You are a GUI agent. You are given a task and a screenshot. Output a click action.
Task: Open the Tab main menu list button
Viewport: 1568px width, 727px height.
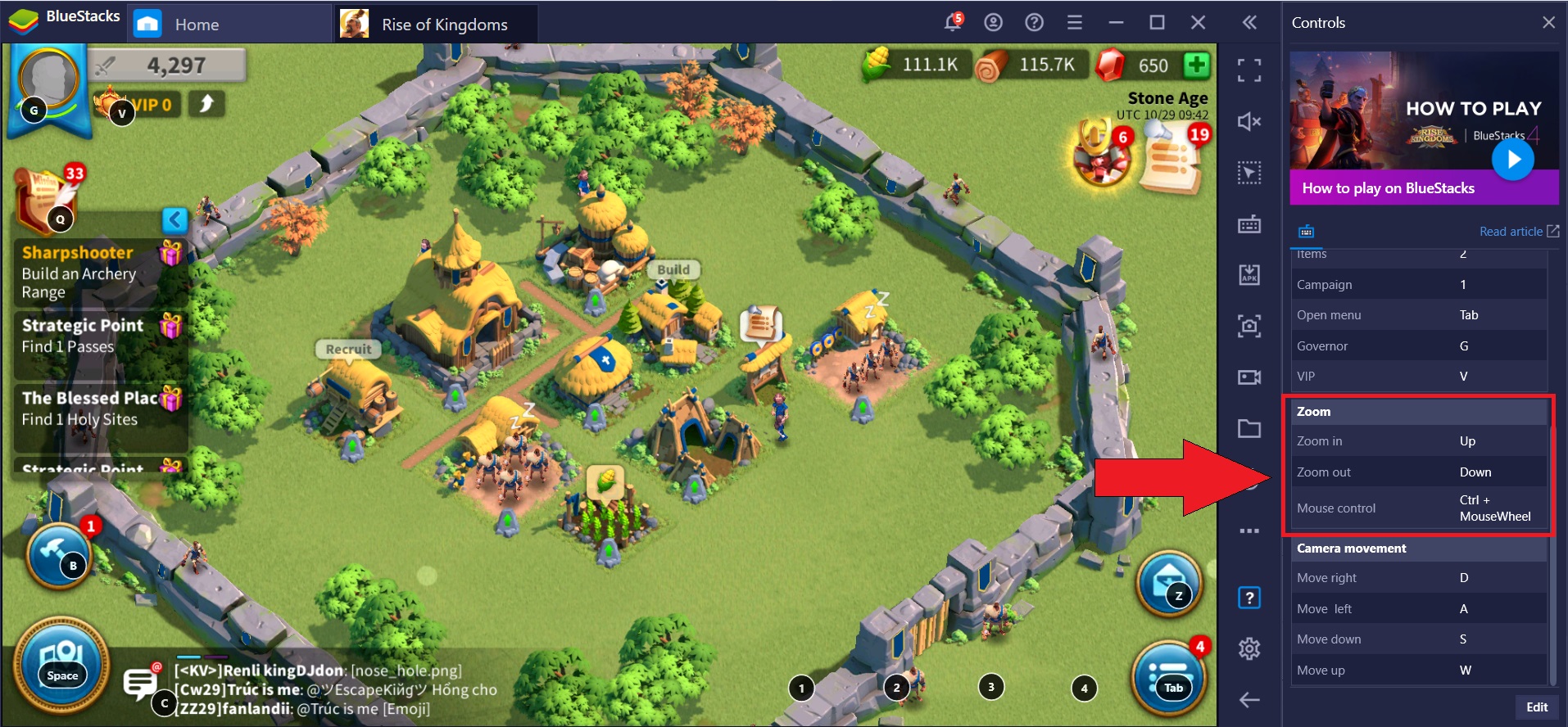[1169, 678]
